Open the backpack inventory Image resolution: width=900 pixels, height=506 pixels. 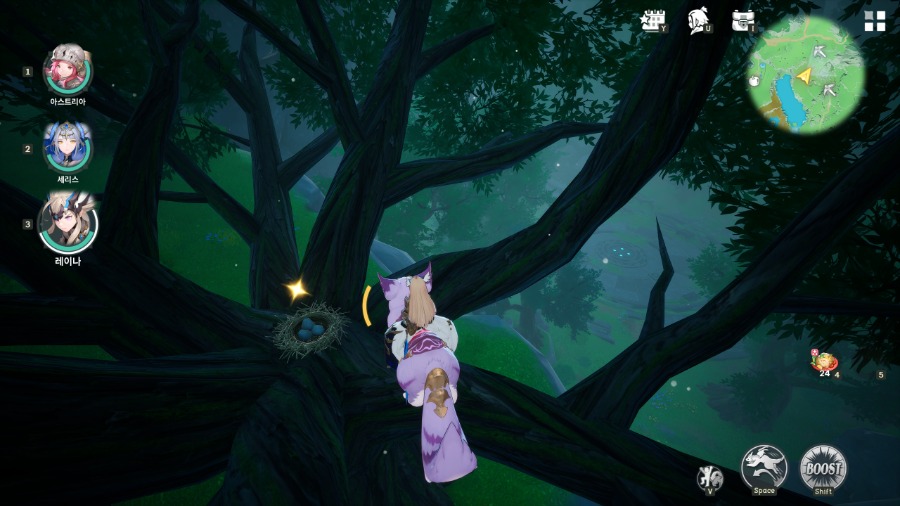tap(742, 21)
